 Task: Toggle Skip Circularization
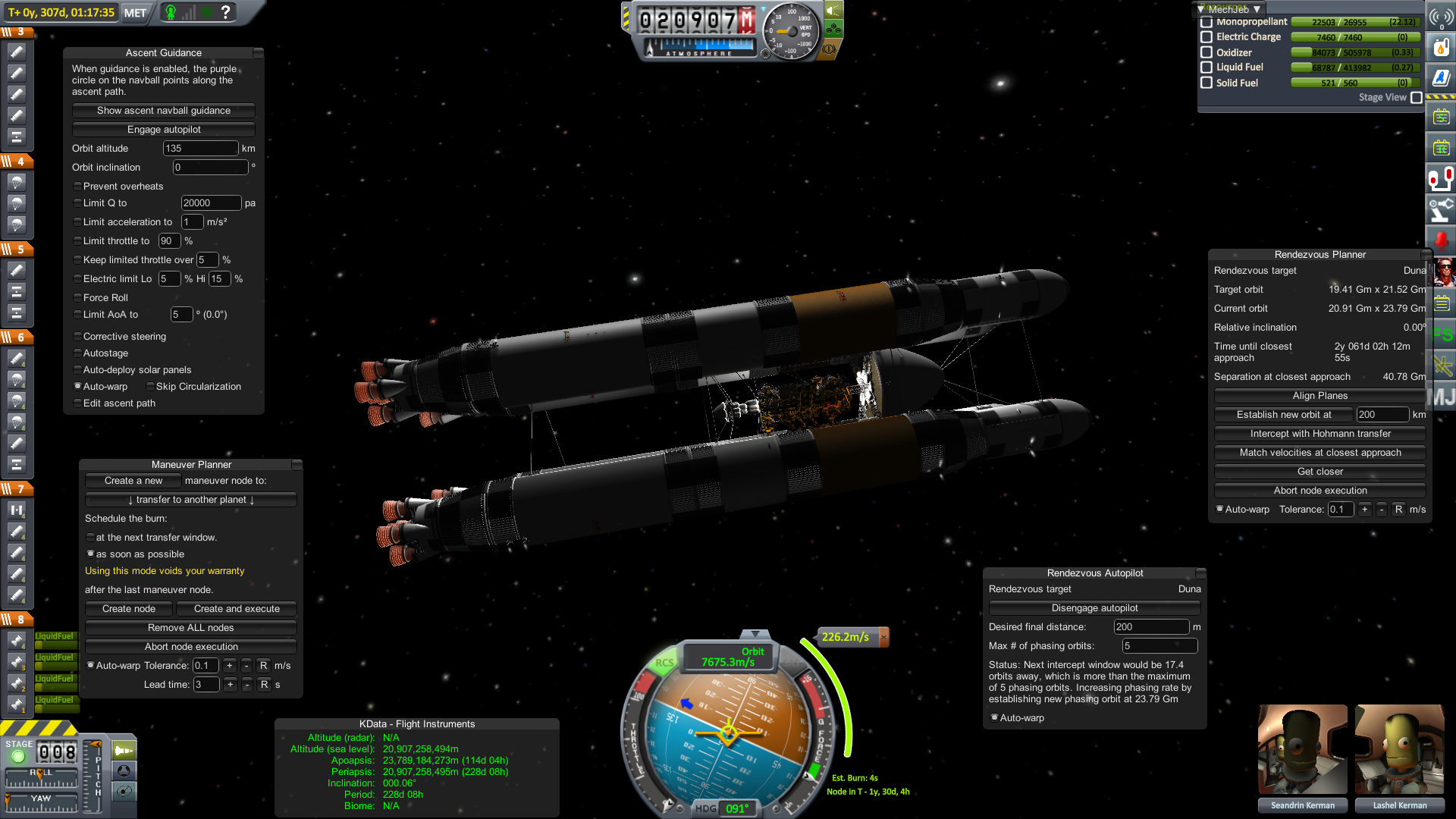(150, 387)
